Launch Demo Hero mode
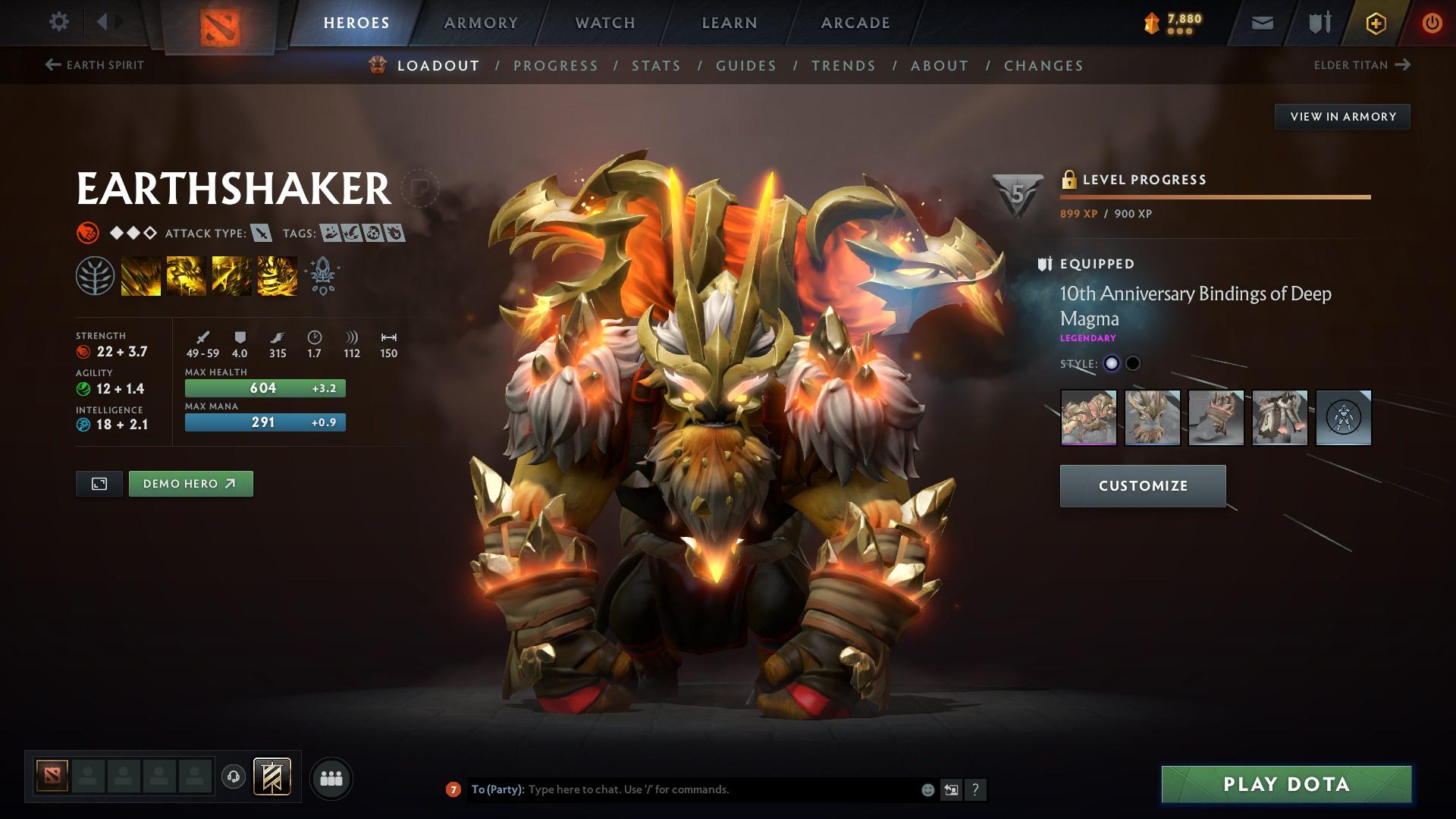The height and width of the screenshot is (819, 1456). tap(190, 484)
